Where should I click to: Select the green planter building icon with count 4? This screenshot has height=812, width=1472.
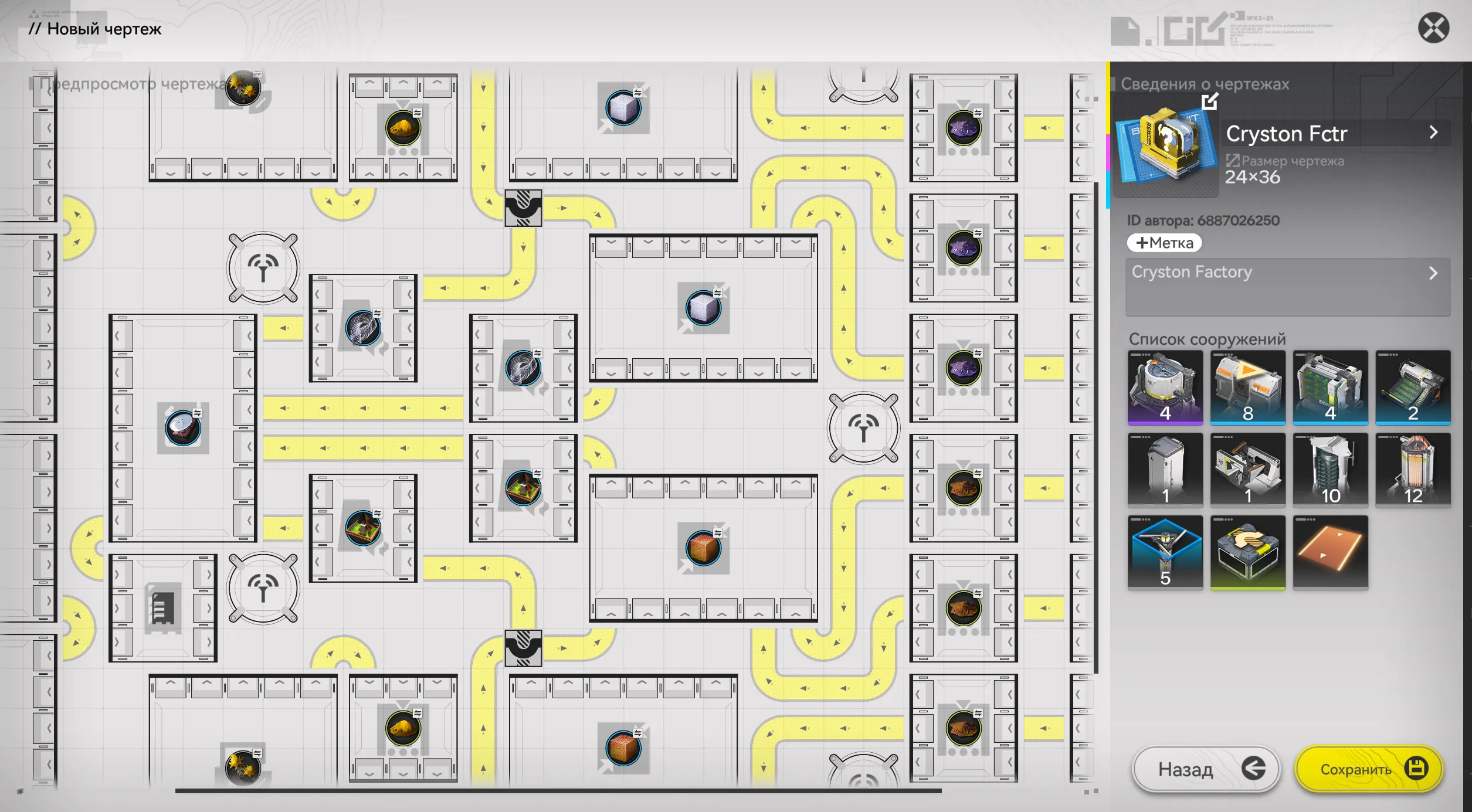(1331, 387)
